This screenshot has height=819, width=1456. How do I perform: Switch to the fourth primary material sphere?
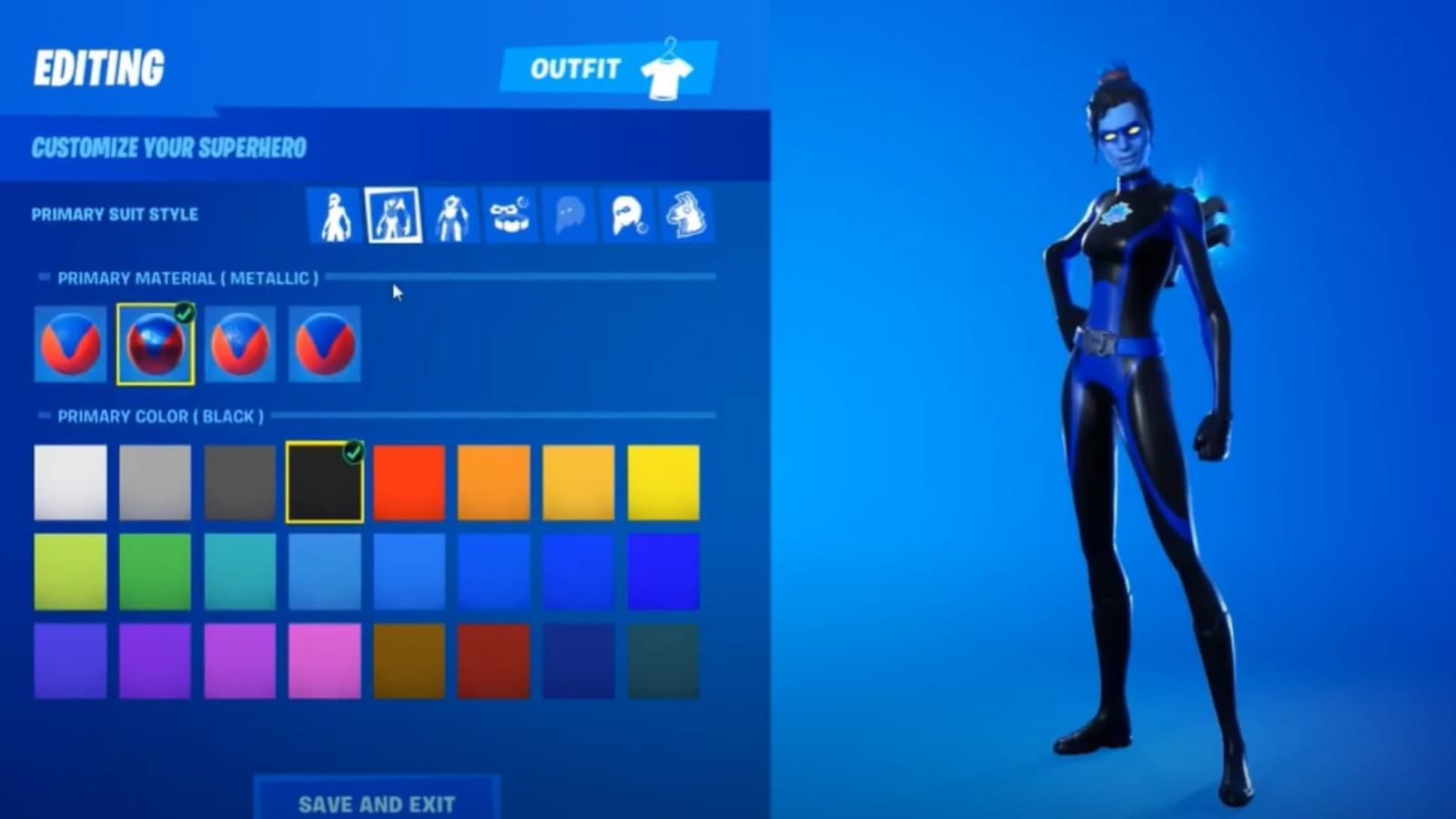324,344
